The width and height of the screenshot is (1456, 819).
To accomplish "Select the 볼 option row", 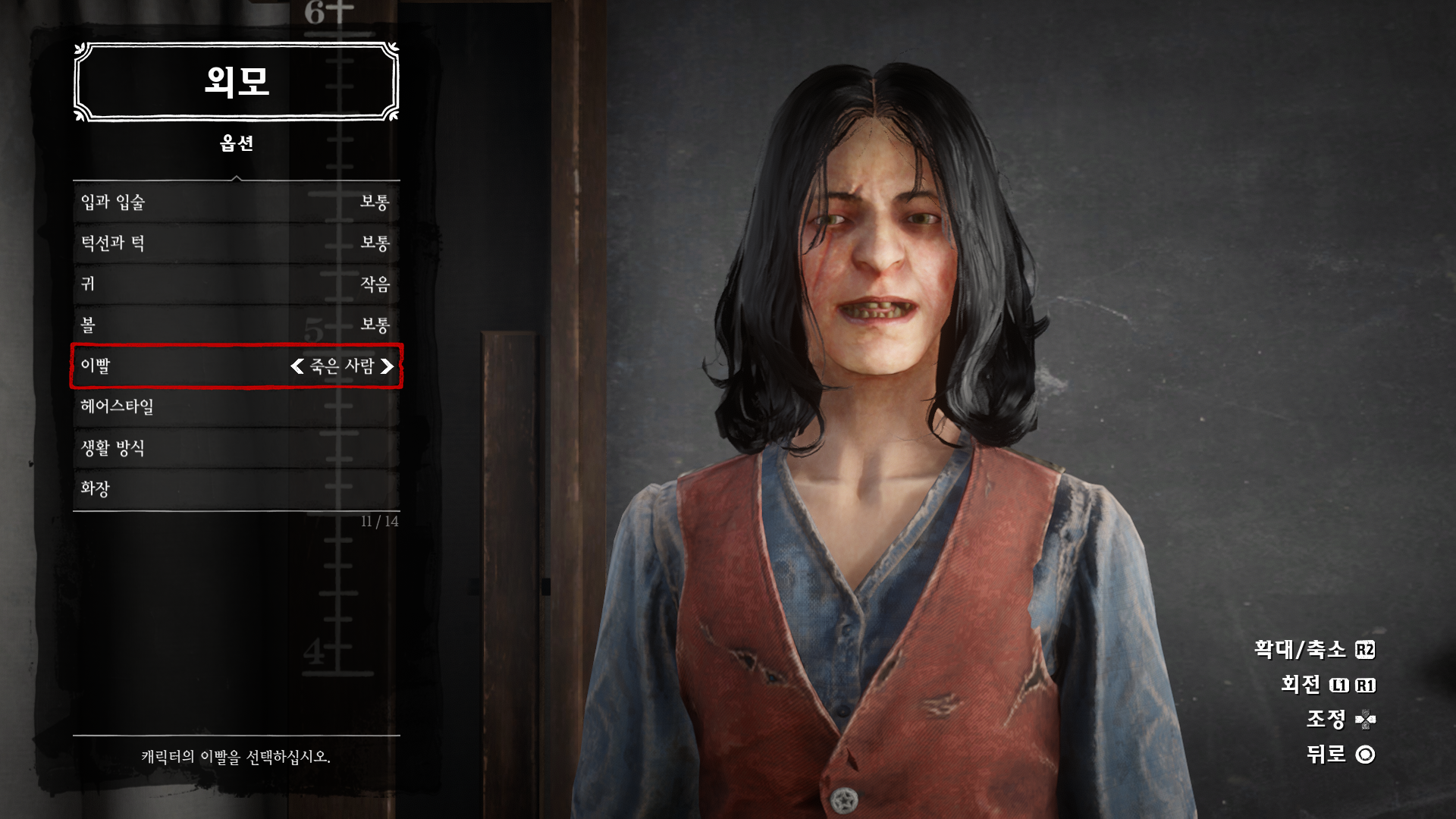I will click(236, 325).
